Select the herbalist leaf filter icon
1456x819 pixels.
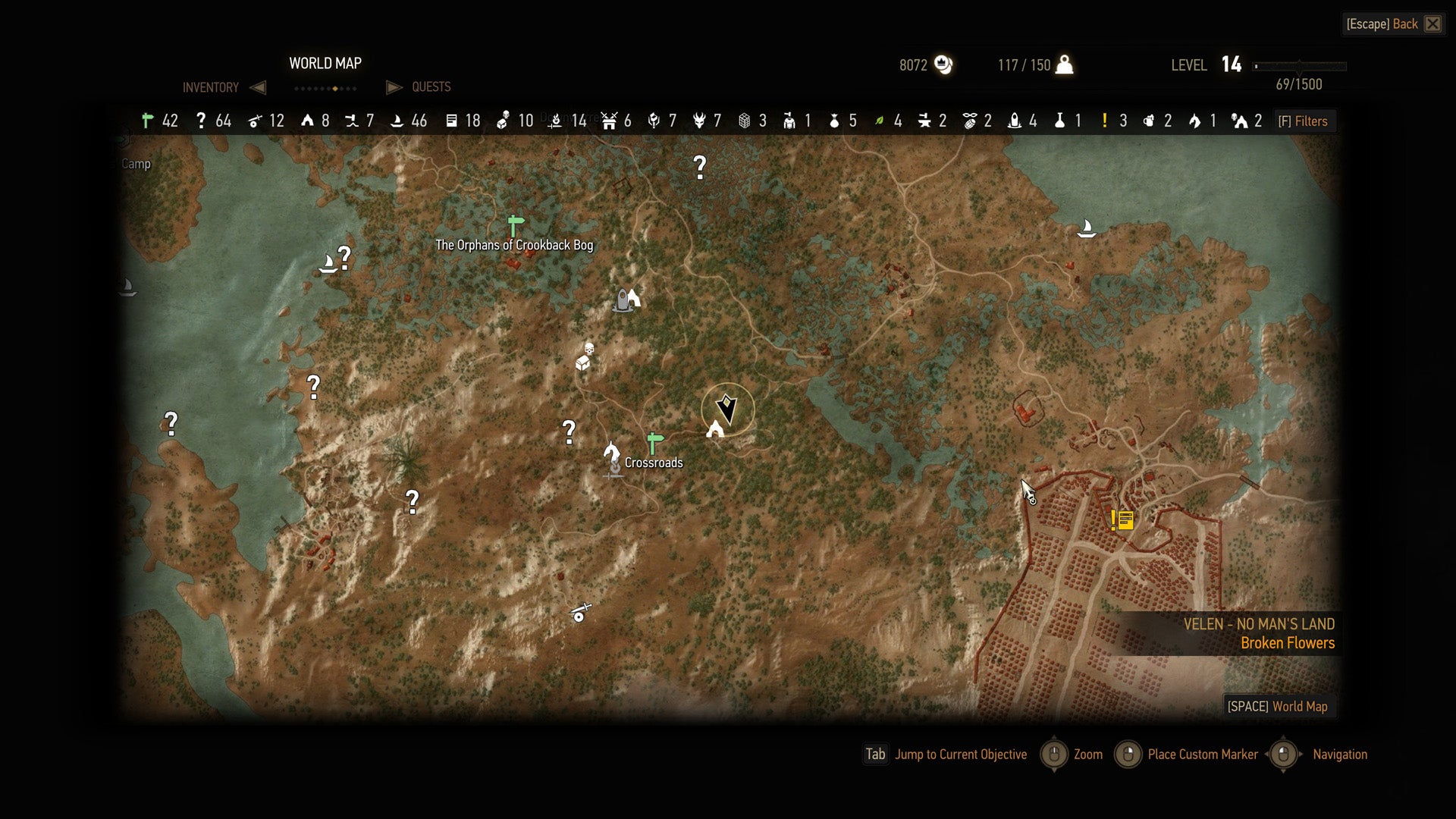878,121
